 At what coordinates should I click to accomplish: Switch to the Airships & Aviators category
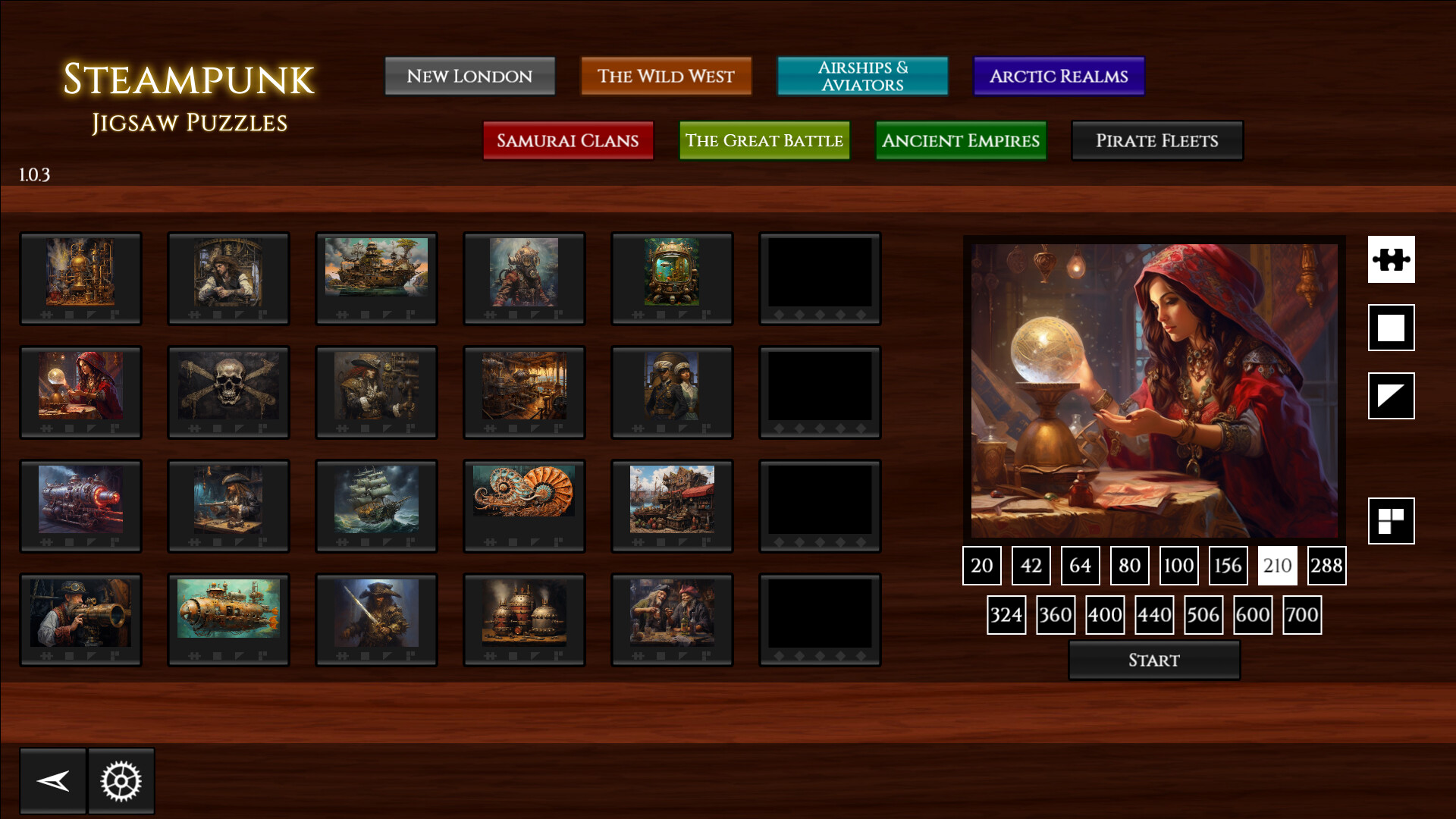862,76
